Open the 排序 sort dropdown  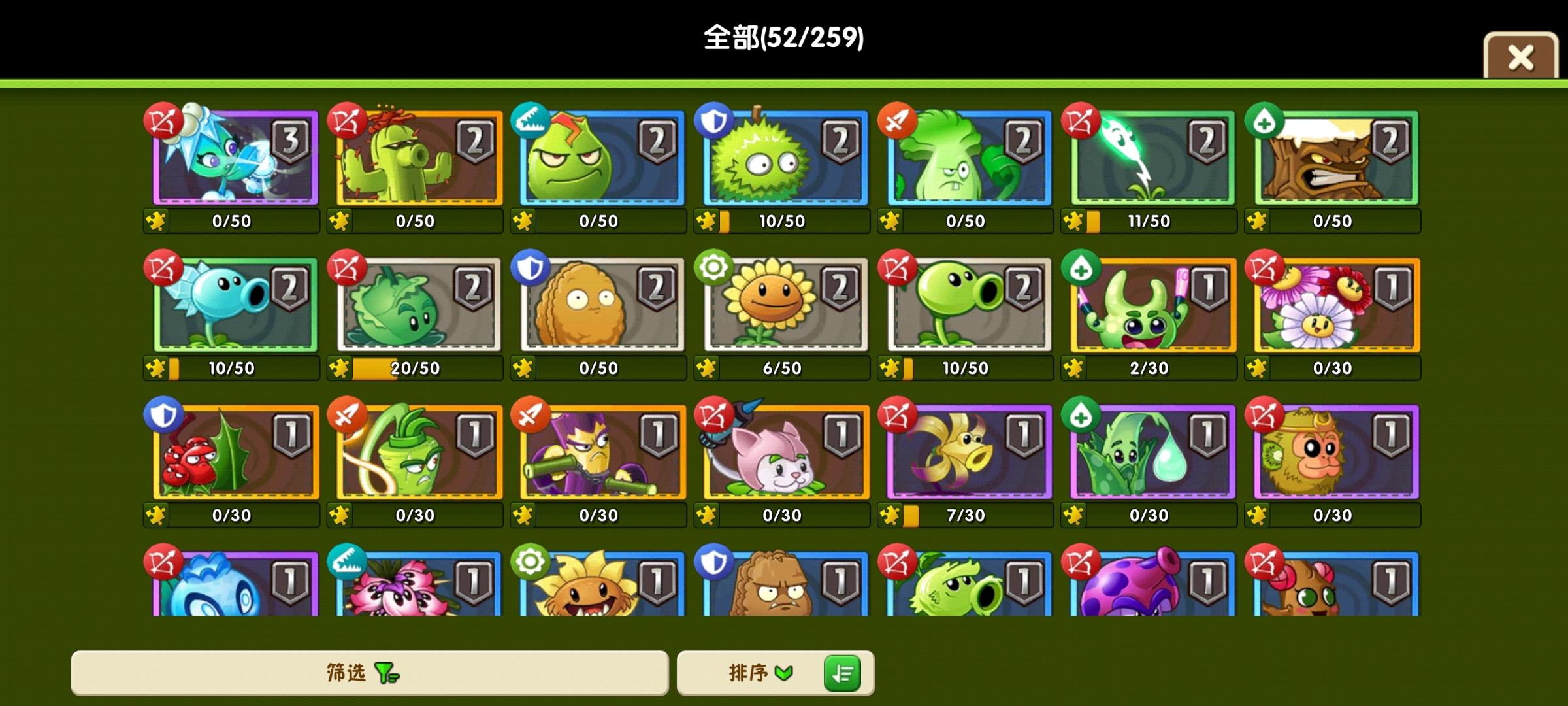pyautogui.click(x=758, y=673)
